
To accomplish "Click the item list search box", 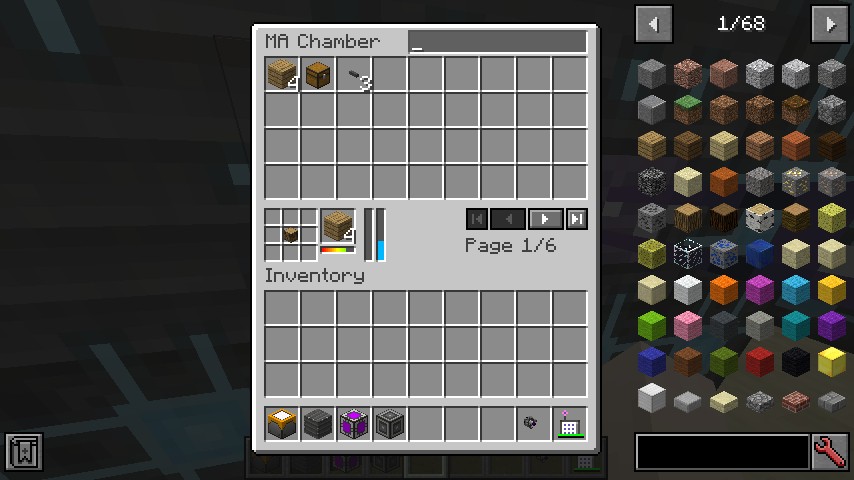I will click(x=722, y=452).
